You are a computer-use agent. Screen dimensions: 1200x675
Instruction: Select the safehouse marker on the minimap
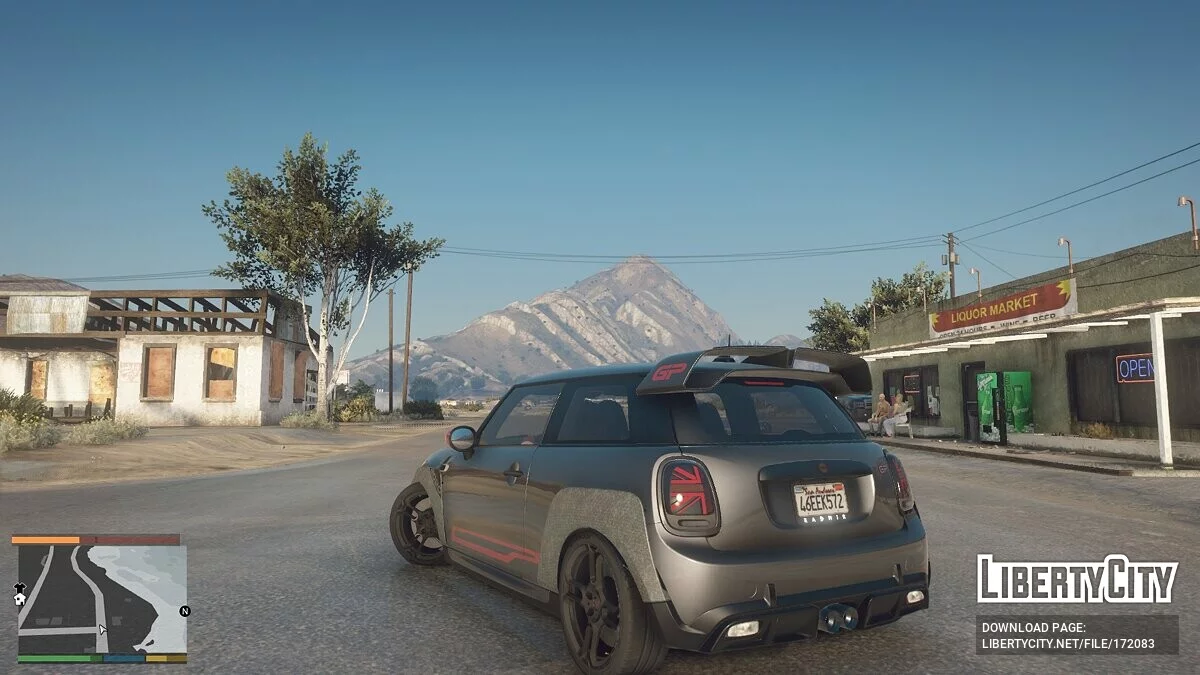[19, 600]
